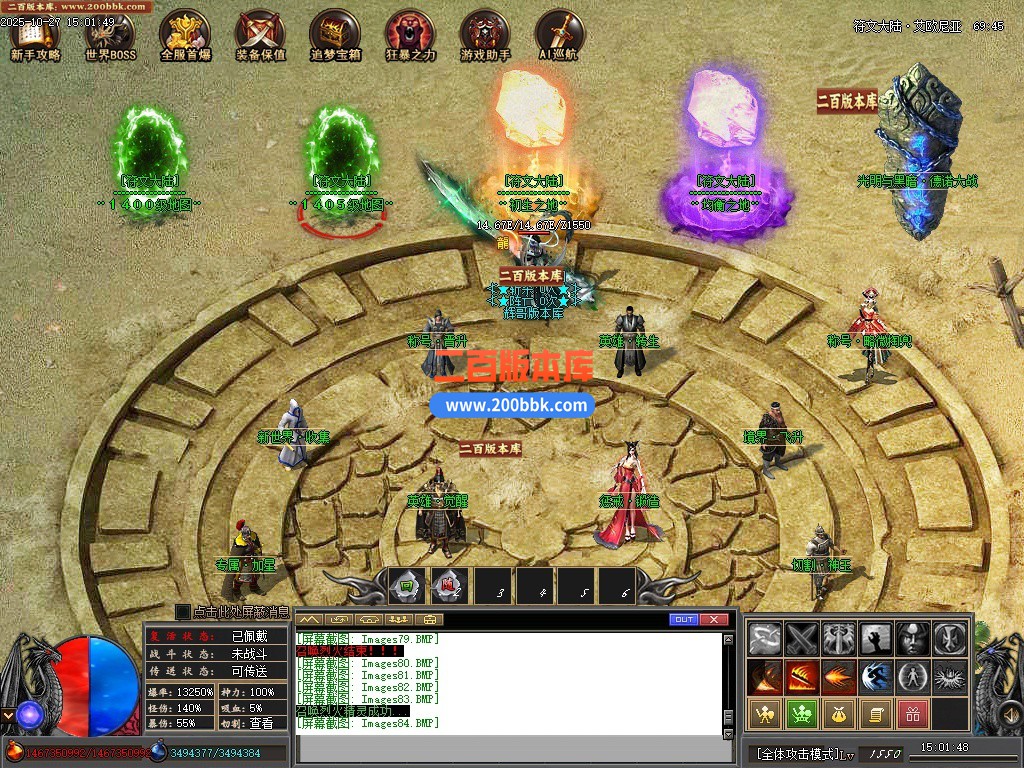Viewport: 1024px width, 768px height.
Task: Activate the 狂暴之力 icon
Action: pyautogui.click(x=410, y=37)
